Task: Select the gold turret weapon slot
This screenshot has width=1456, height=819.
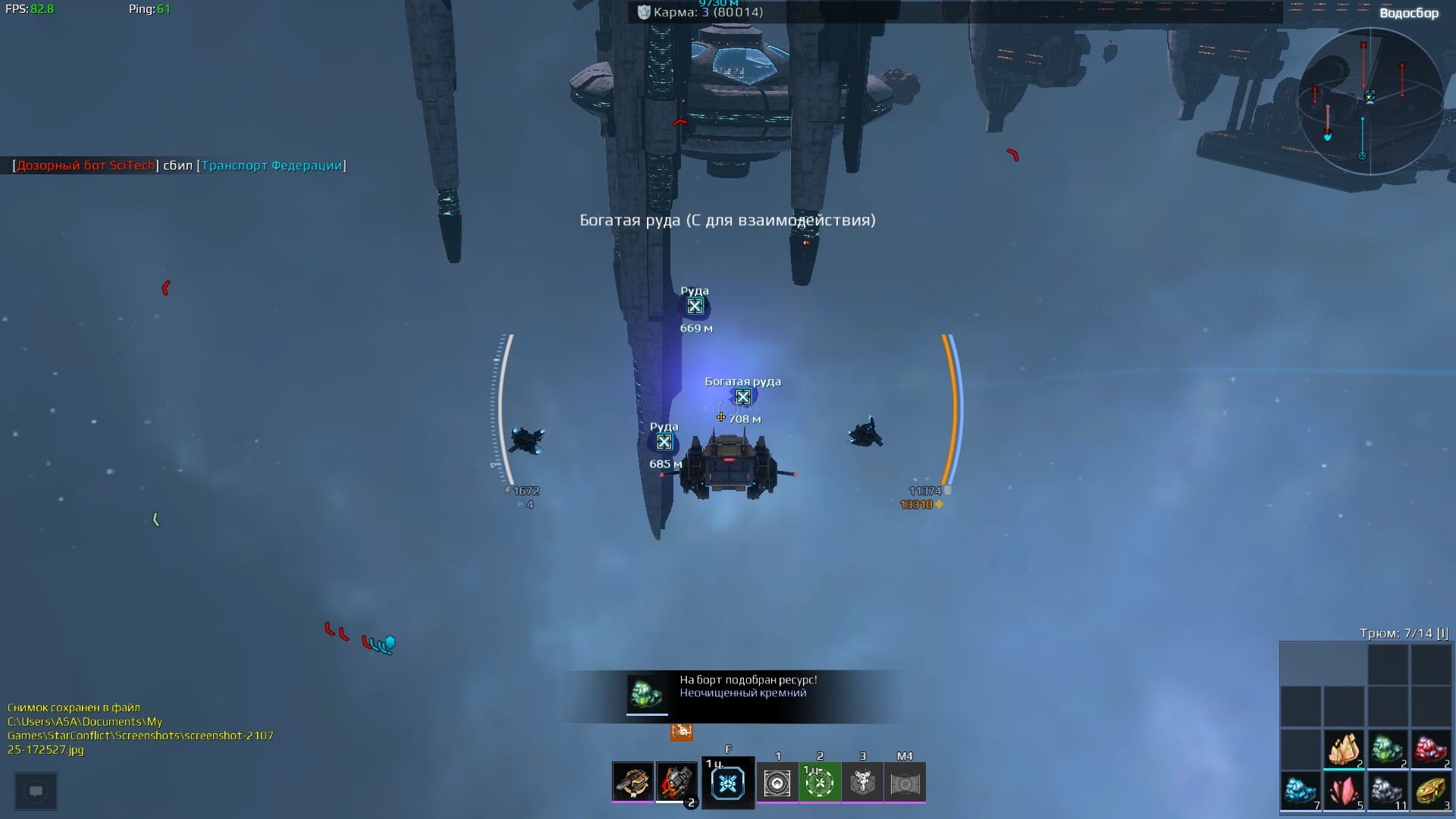Action: pos(632,782)
